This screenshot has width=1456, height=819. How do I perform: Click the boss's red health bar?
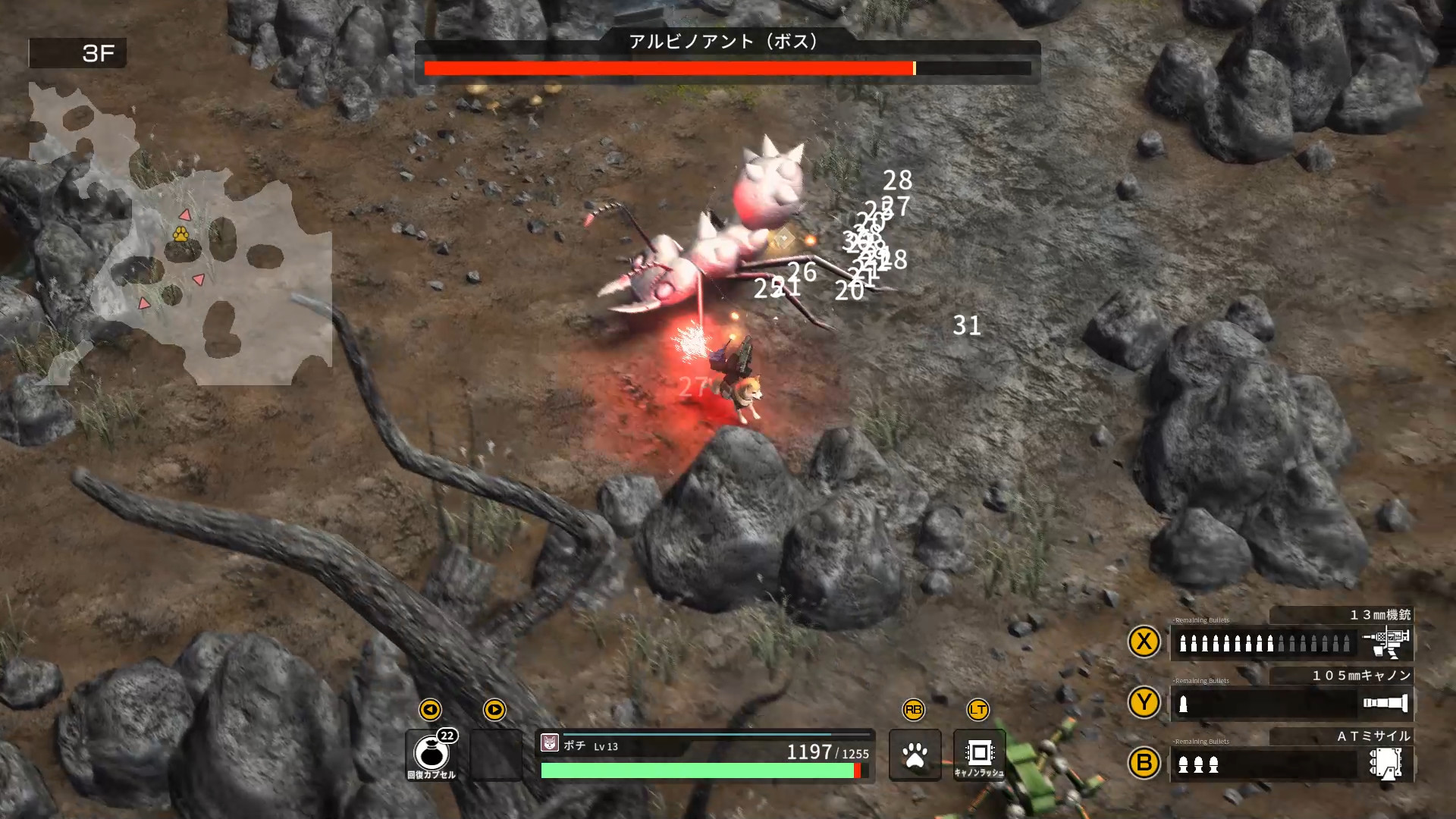667,69
